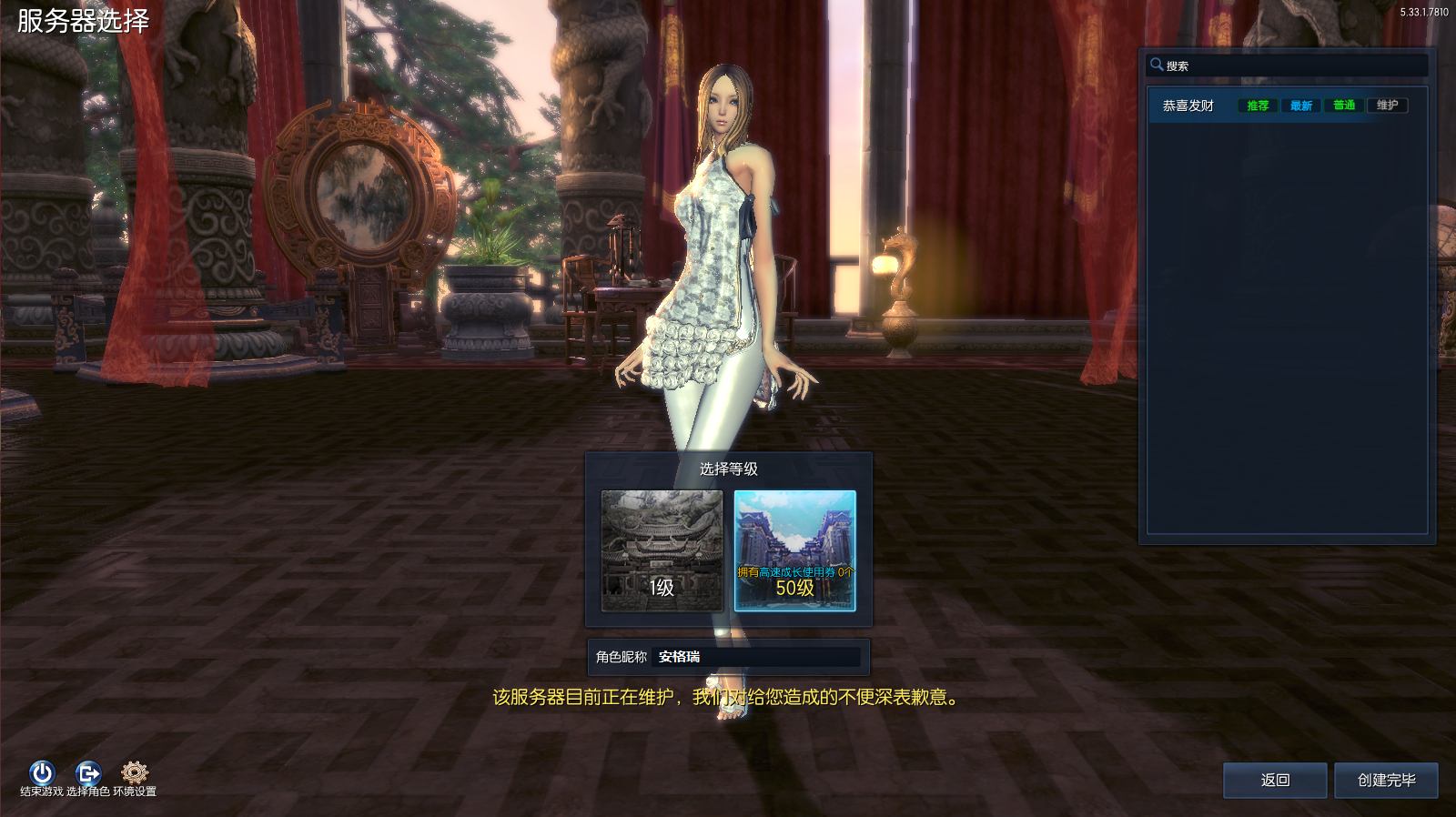1456x817 pixels.
Task: Select the 50级 city thumbnail
Action: tap(794, 552)
